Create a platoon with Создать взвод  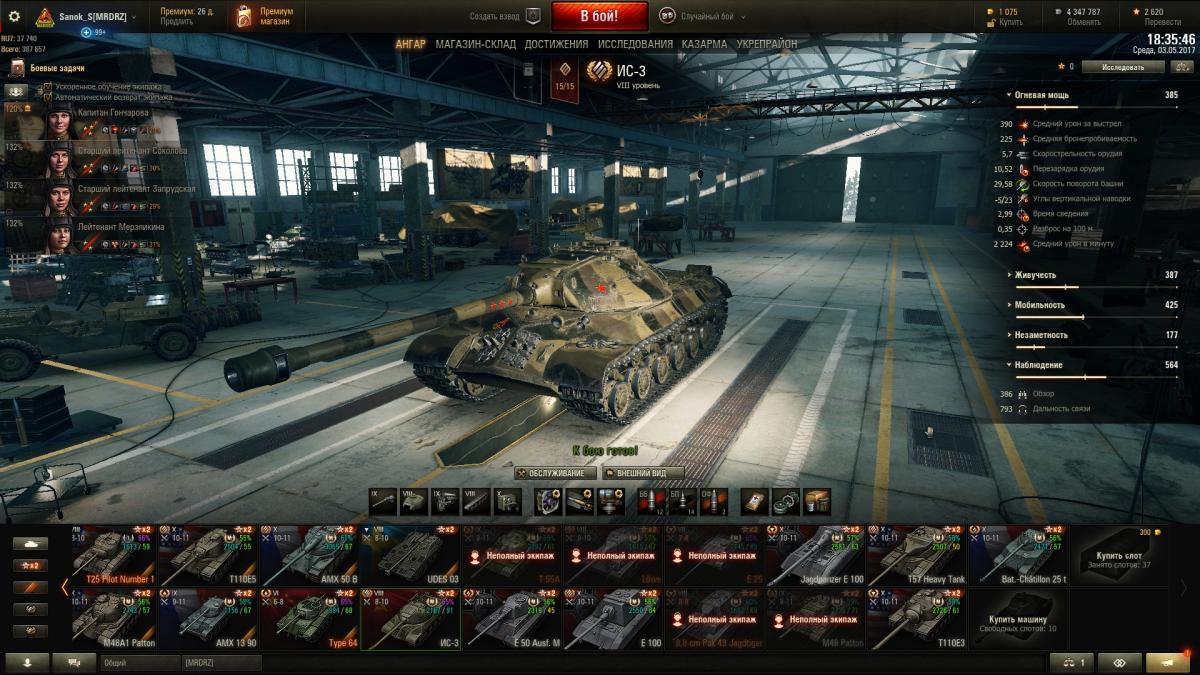[x=505, y=16]
